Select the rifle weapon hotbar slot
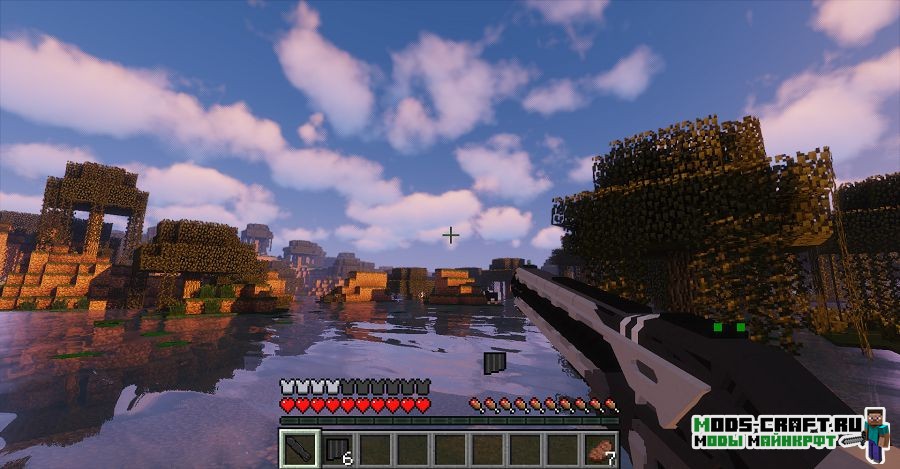This screenshot has height=469, width=900. [x=298, y=449]
